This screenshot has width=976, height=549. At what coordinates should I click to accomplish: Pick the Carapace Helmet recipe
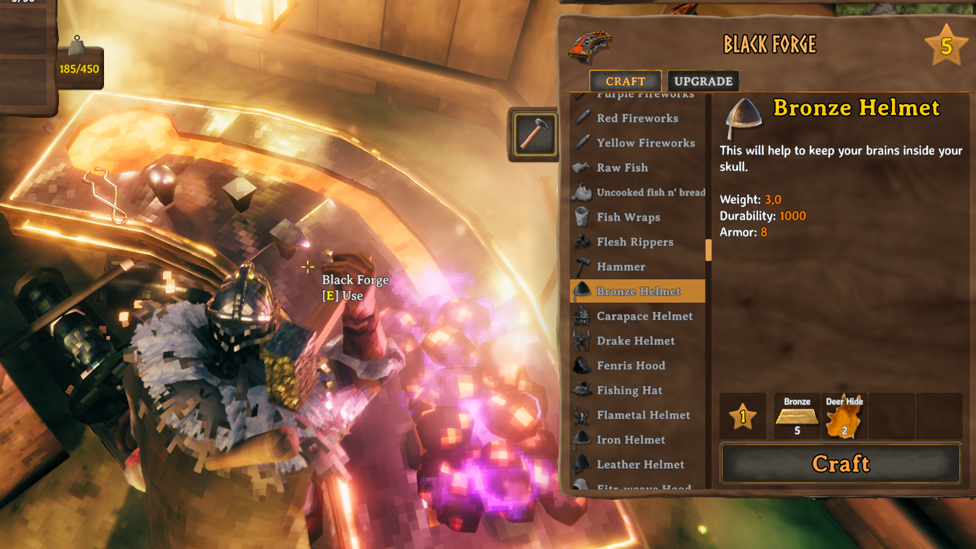tap(644, 316)
